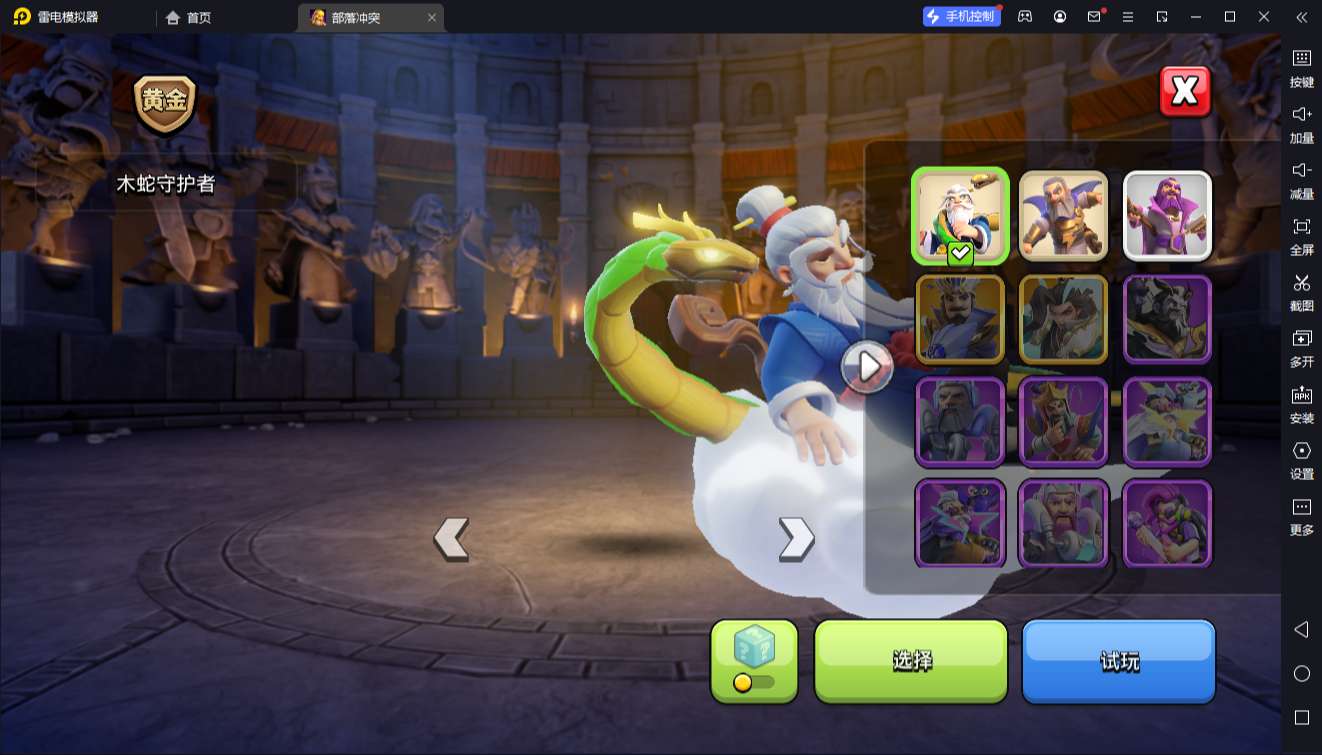Open the 手机控制 phone control button
1322x755 pixels.
[x=961, y=17]
